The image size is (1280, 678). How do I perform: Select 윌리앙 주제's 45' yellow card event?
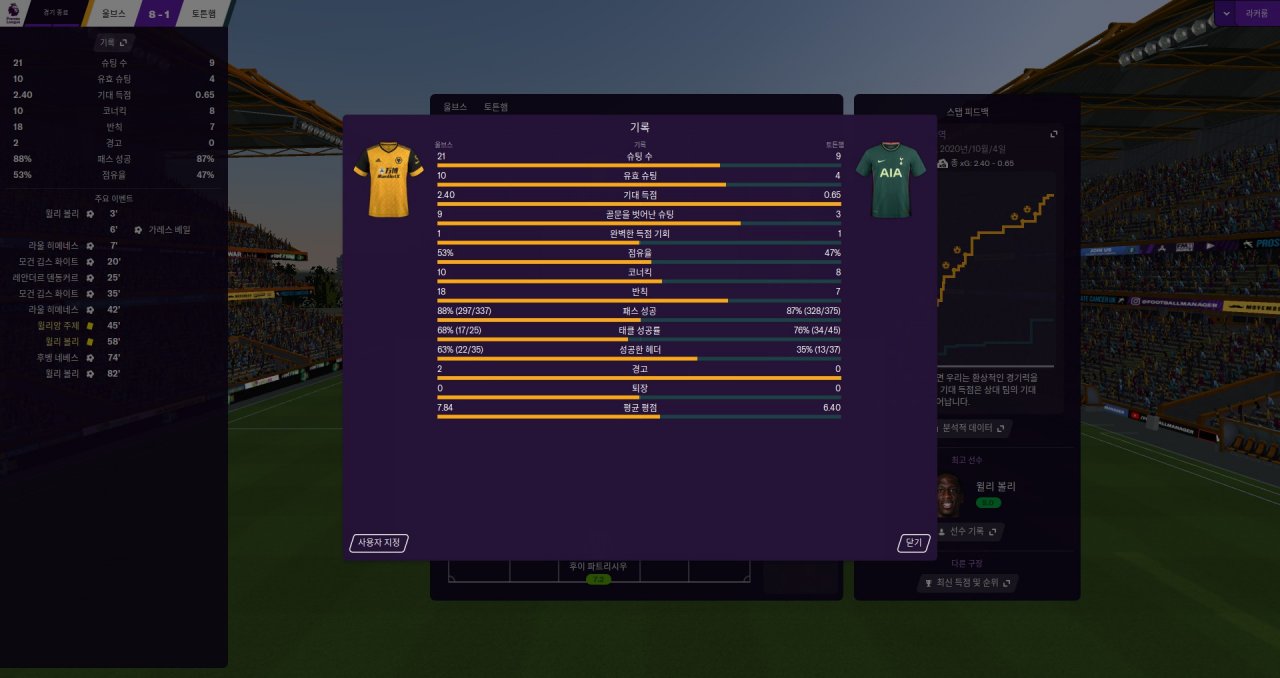58,325
